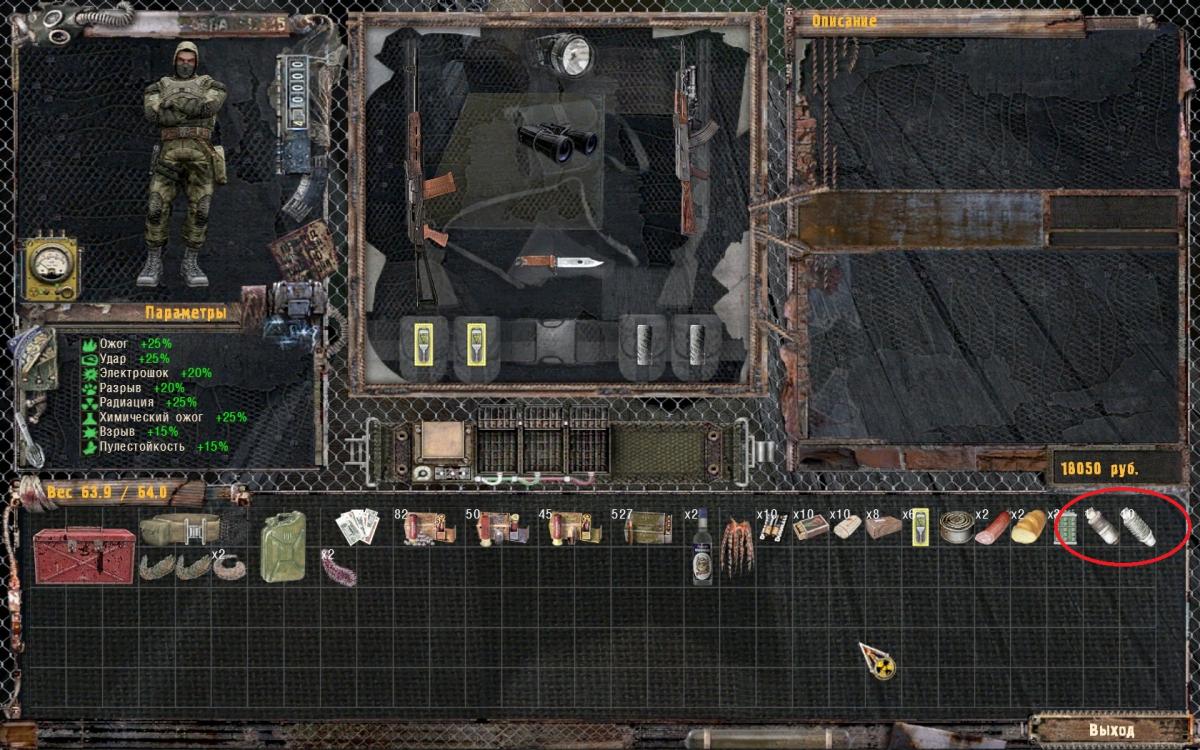Image resolution: width=1200 pixels, height=750 pixels.
Task: Select the vodka bottle
Action: [702, 548]
